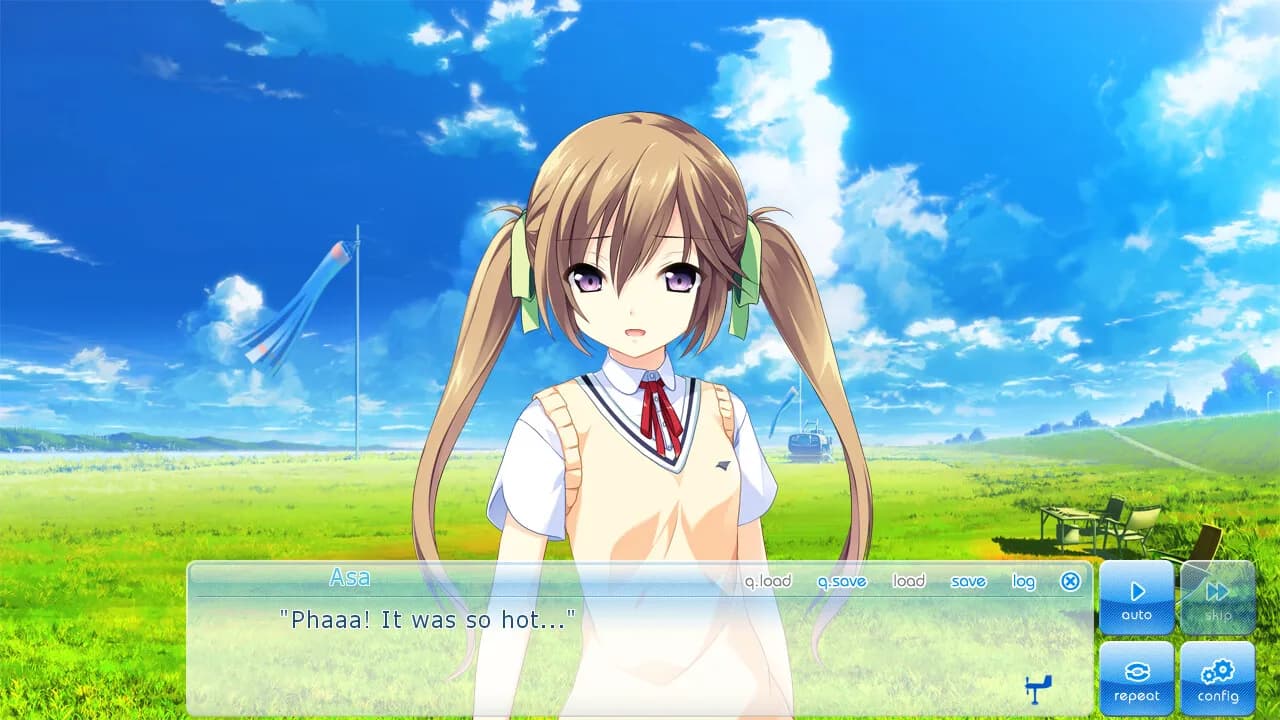Activate the skip button

tap(1218, 598)
